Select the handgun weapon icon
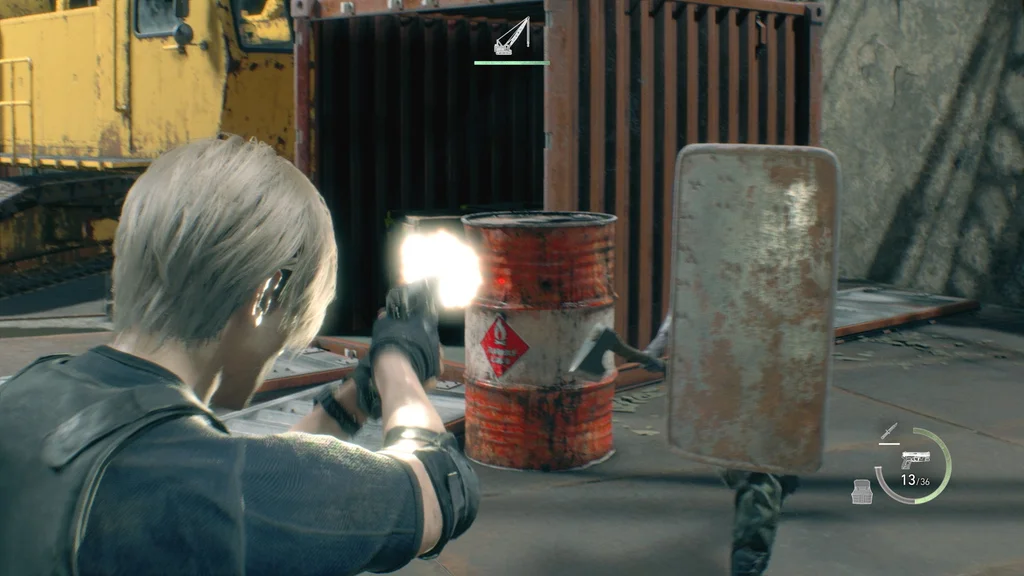 tap(915, 459)
